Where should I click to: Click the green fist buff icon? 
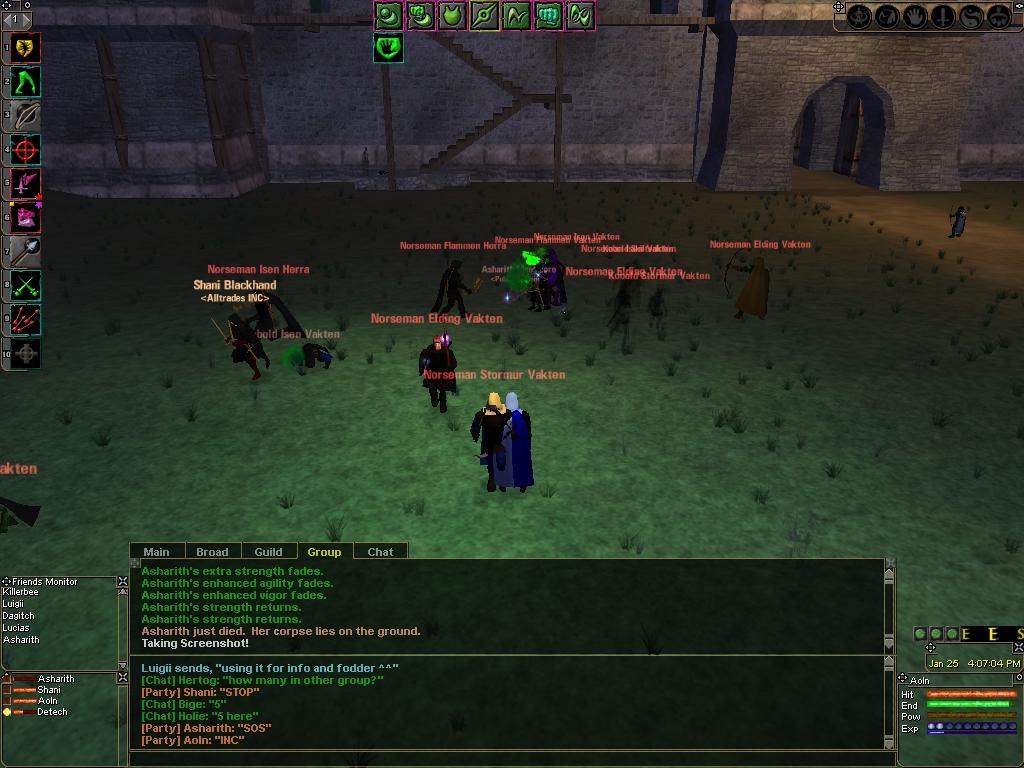coord(548,15)
